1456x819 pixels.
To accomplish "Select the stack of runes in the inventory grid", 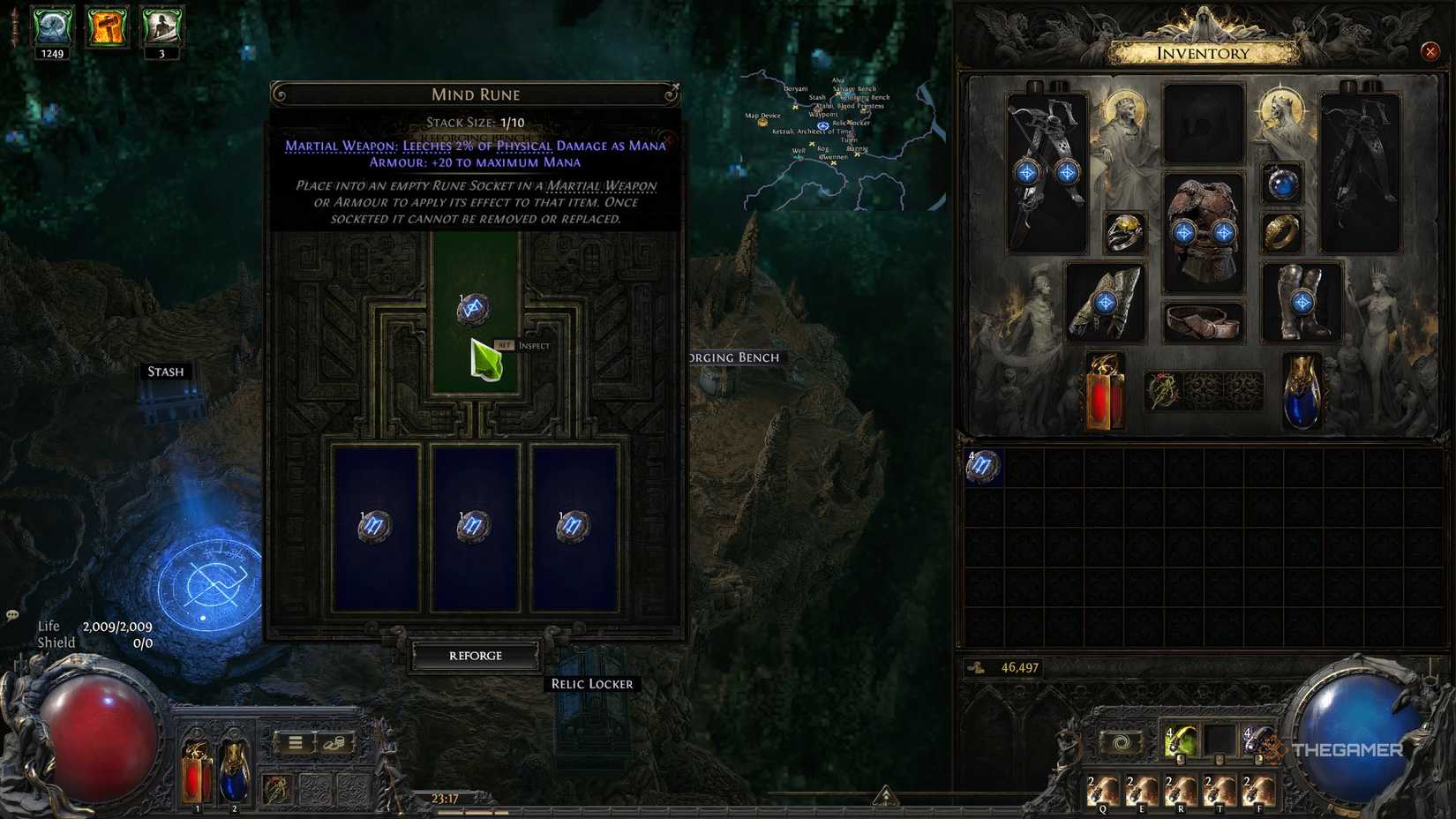I will [986, 468].
